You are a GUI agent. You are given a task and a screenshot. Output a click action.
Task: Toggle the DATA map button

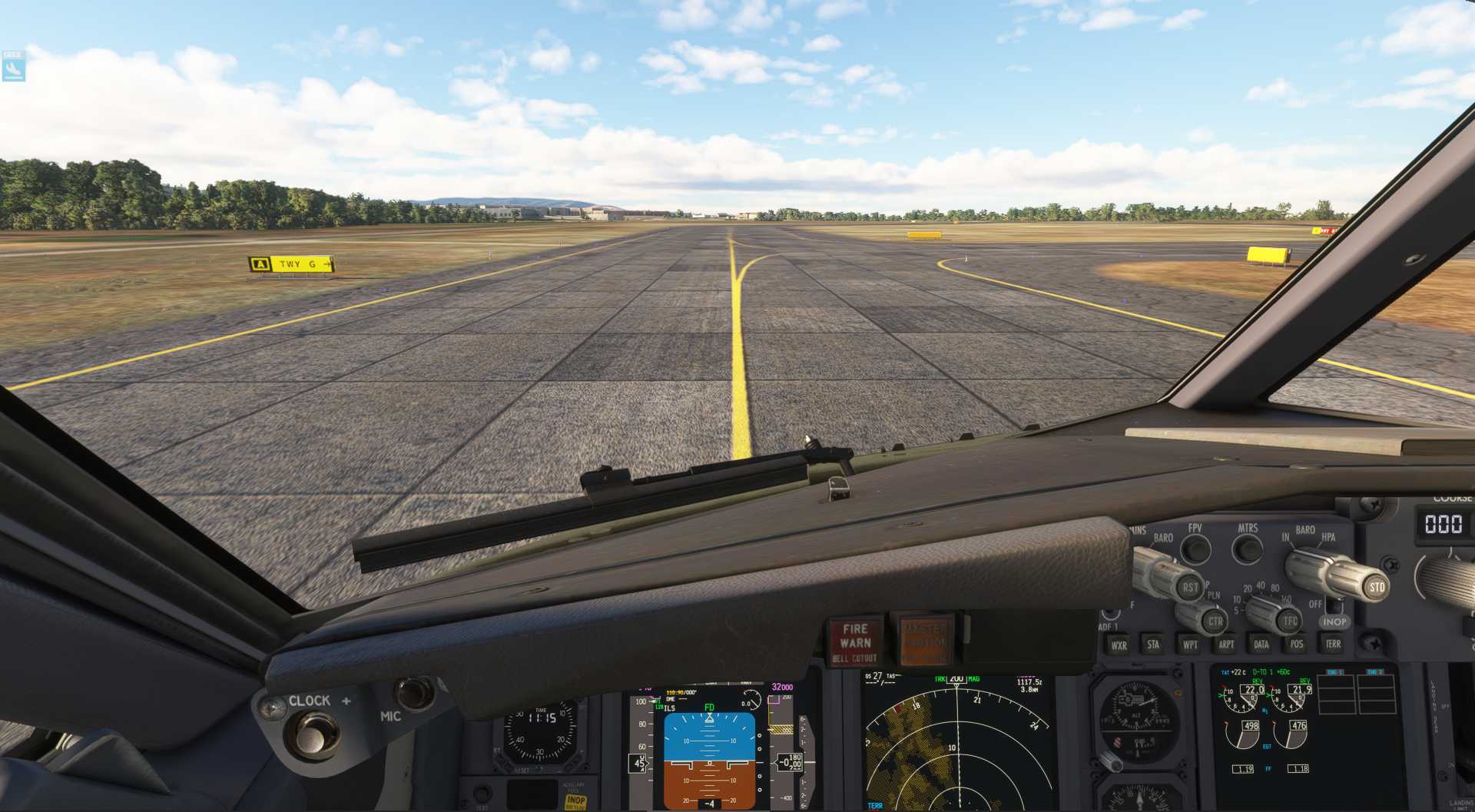coord(1261,645)
